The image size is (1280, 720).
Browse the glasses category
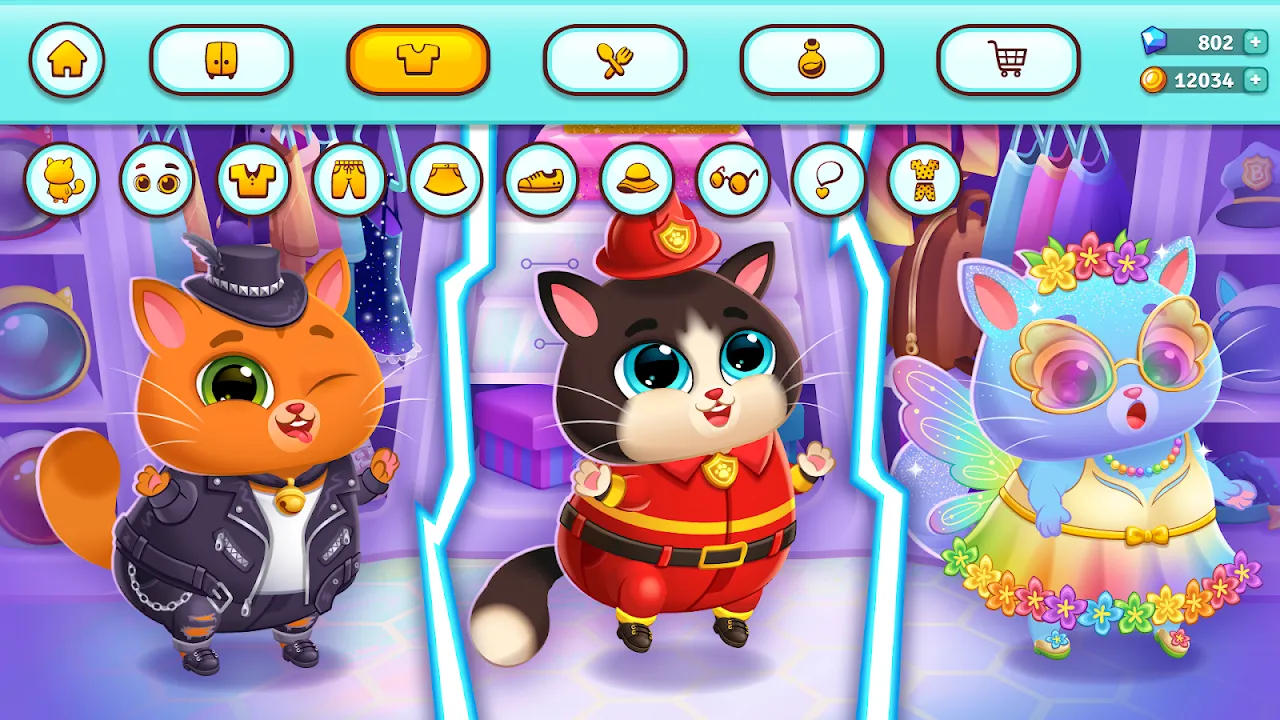(x=731, y=178)
